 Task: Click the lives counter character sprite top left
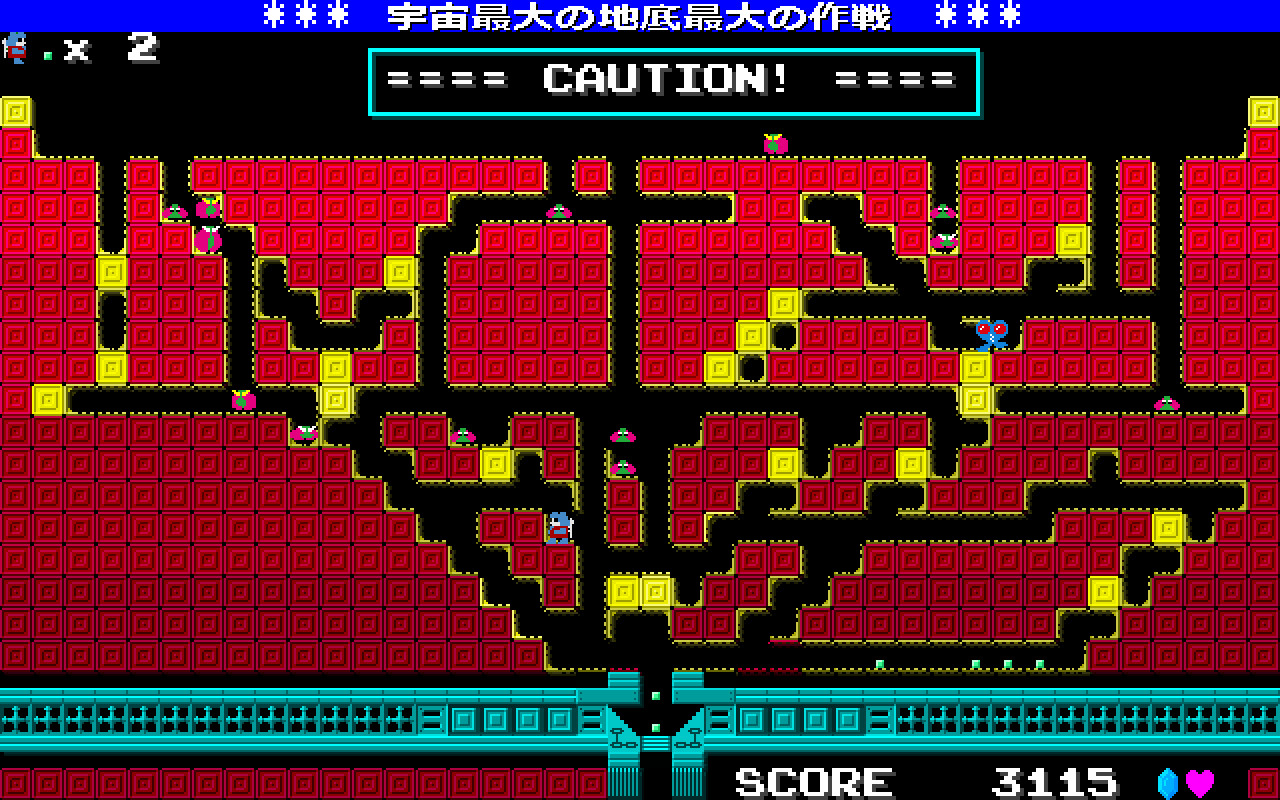15,50
